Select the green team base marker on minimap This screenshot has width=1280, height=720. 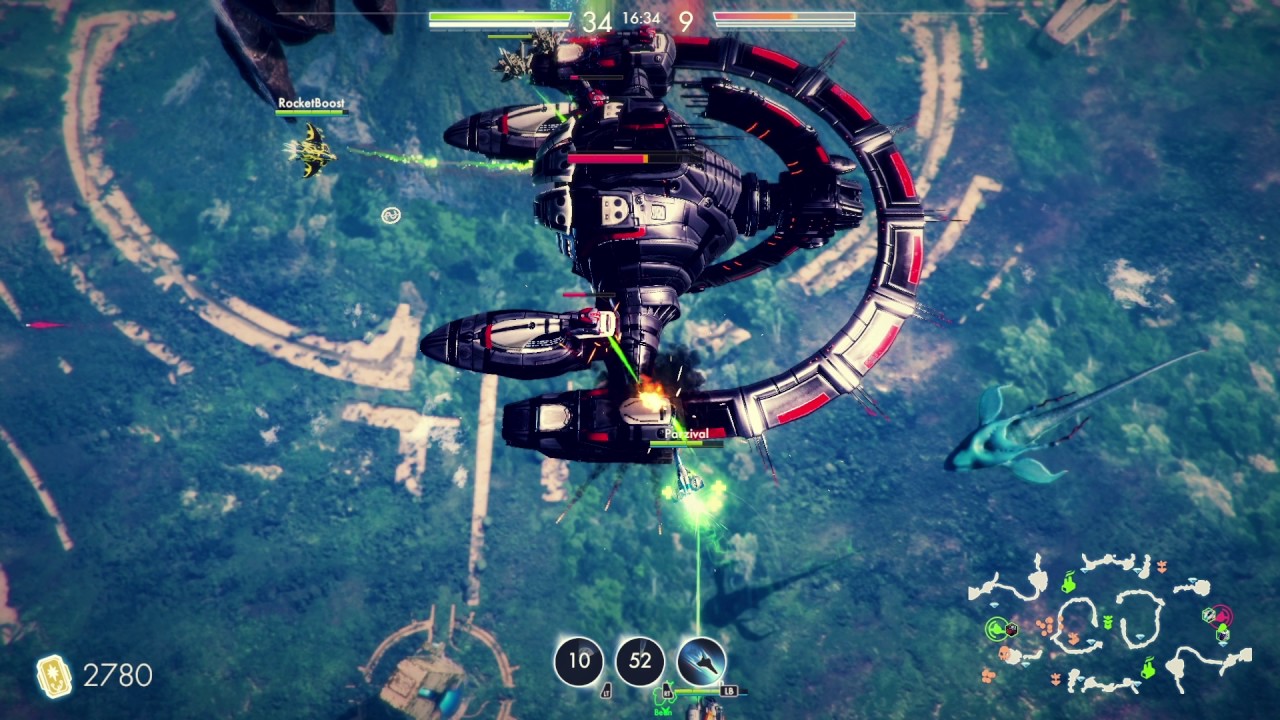click(996, 628)
